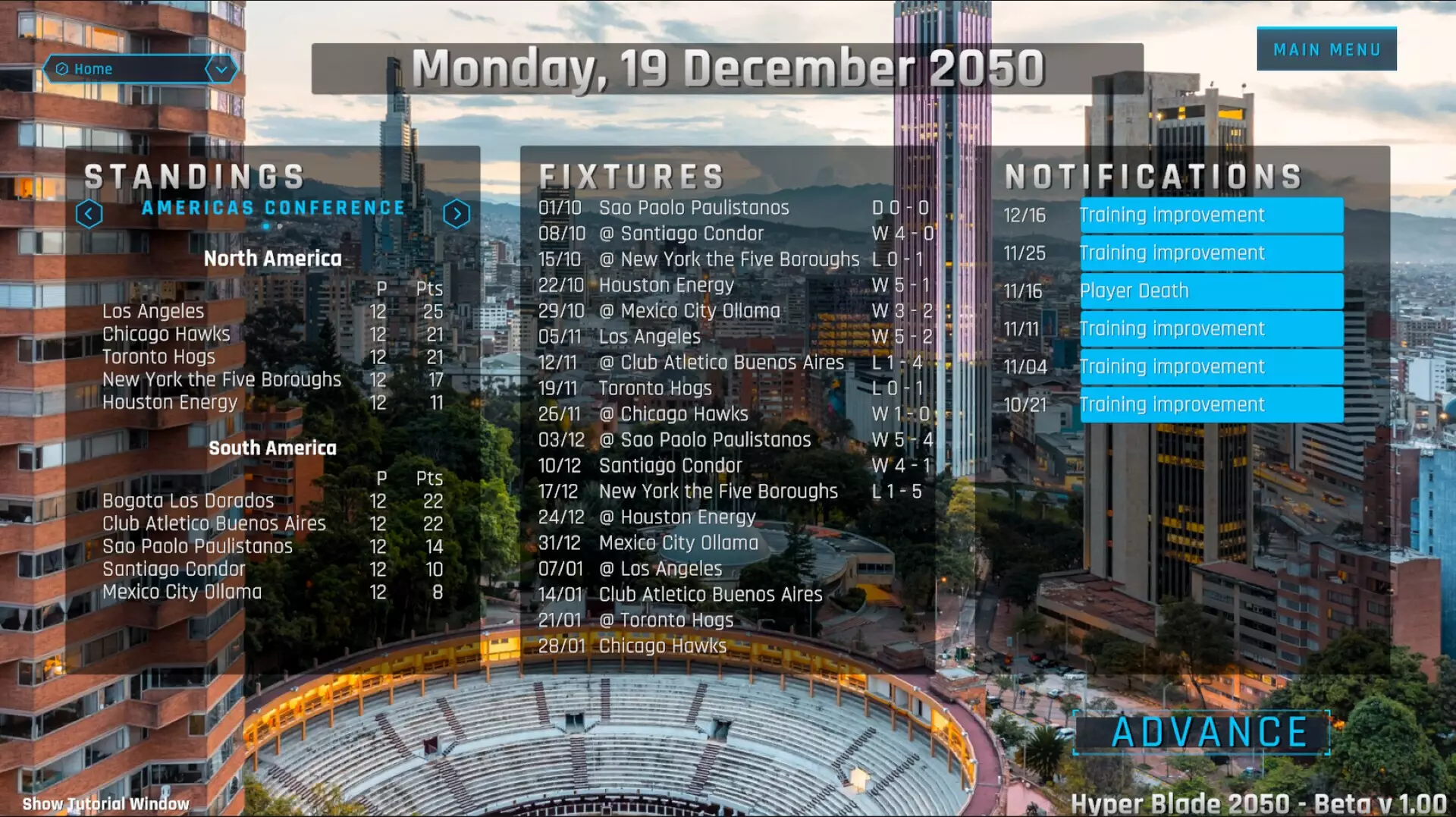Open the 11/04 Training Improvement notification
Viewport: 1456px width, 817px height.
pyautogui.click(x=1210, y=366)
